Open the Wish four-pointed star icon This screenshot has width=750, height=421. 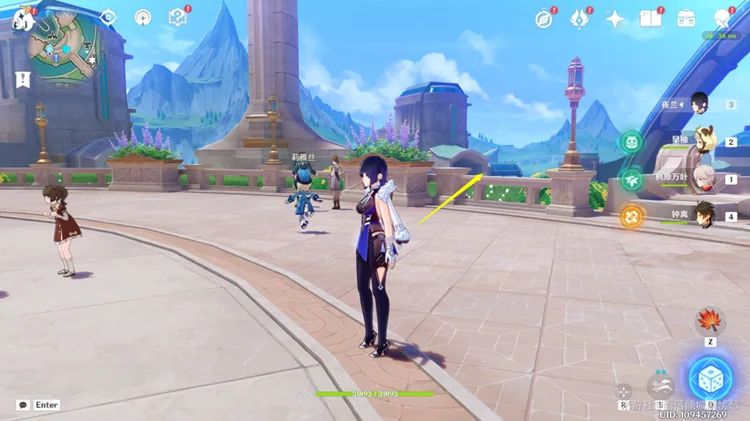(615, 19)
